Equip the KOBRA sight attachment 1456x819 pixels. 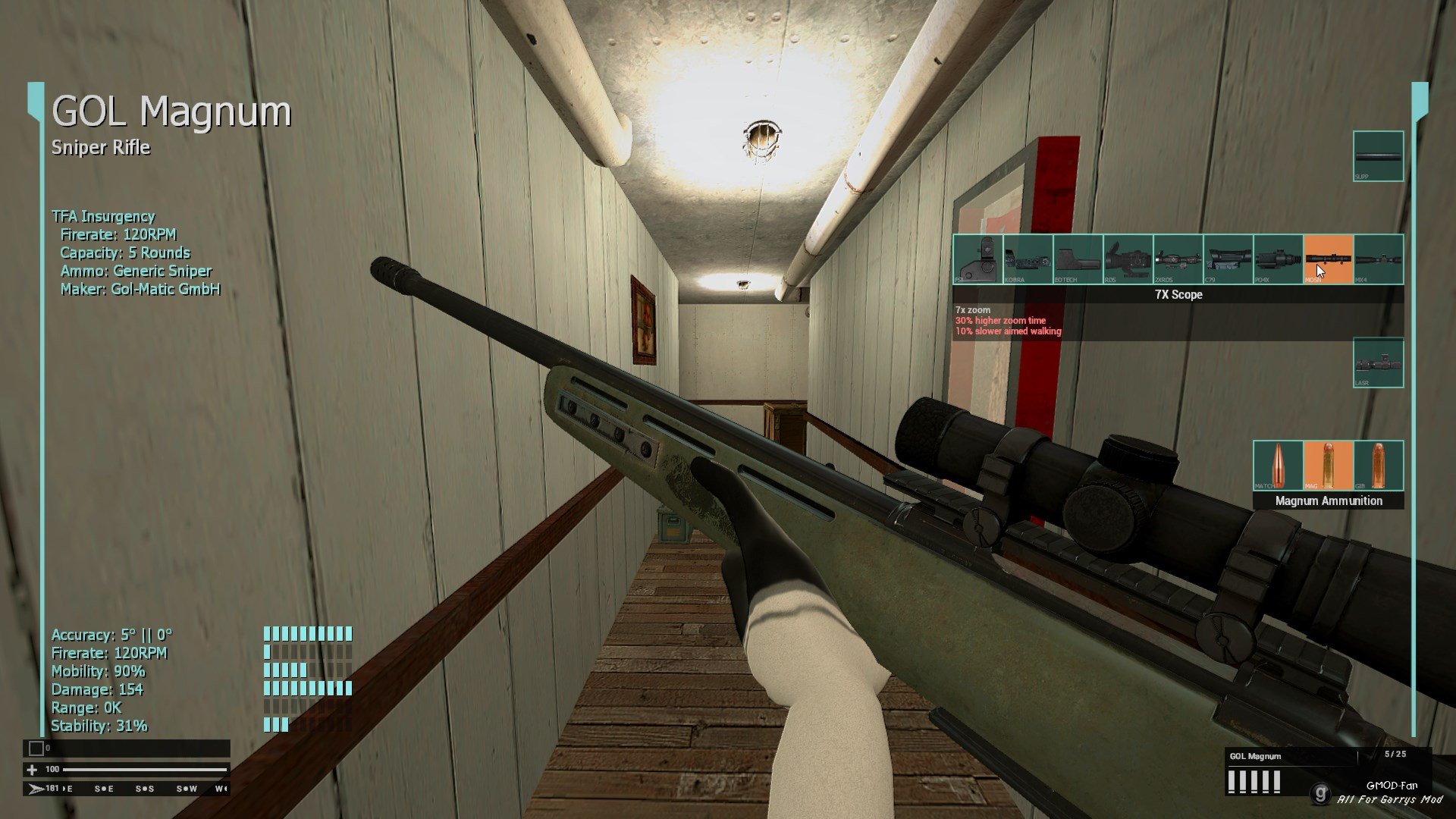1028,259
